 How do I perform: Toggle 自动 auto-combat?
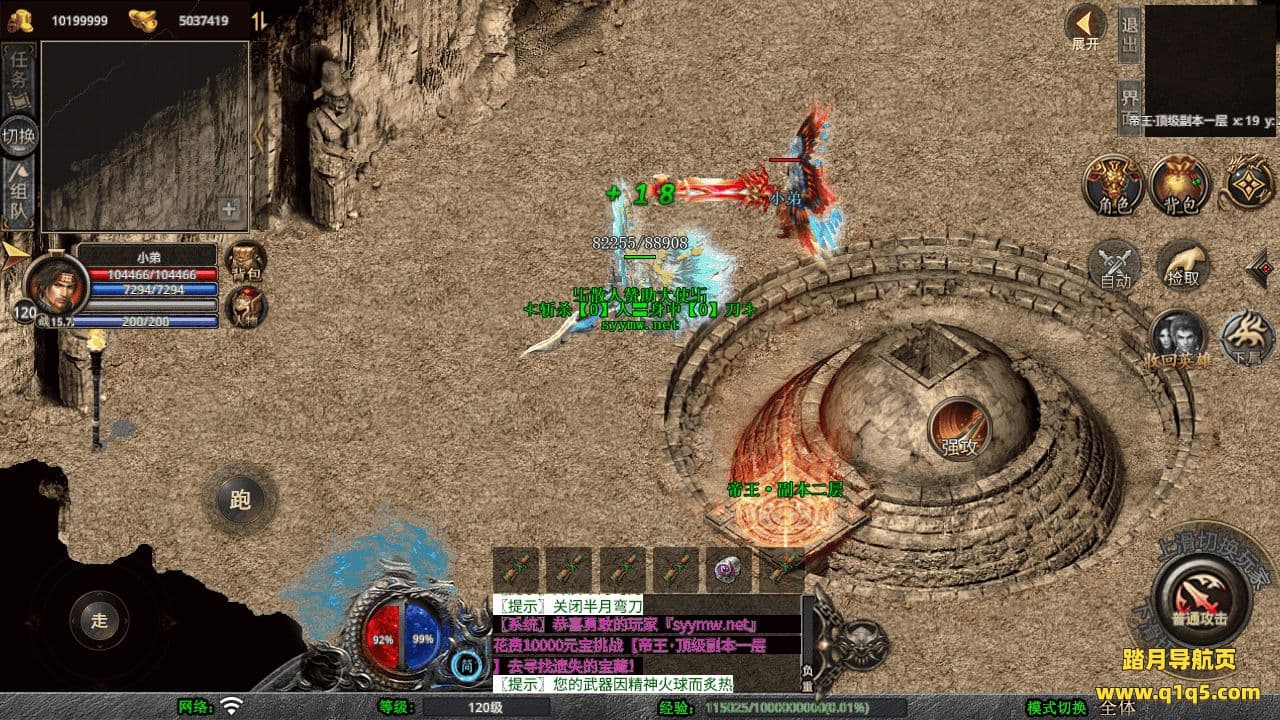tap(1115, 265)
